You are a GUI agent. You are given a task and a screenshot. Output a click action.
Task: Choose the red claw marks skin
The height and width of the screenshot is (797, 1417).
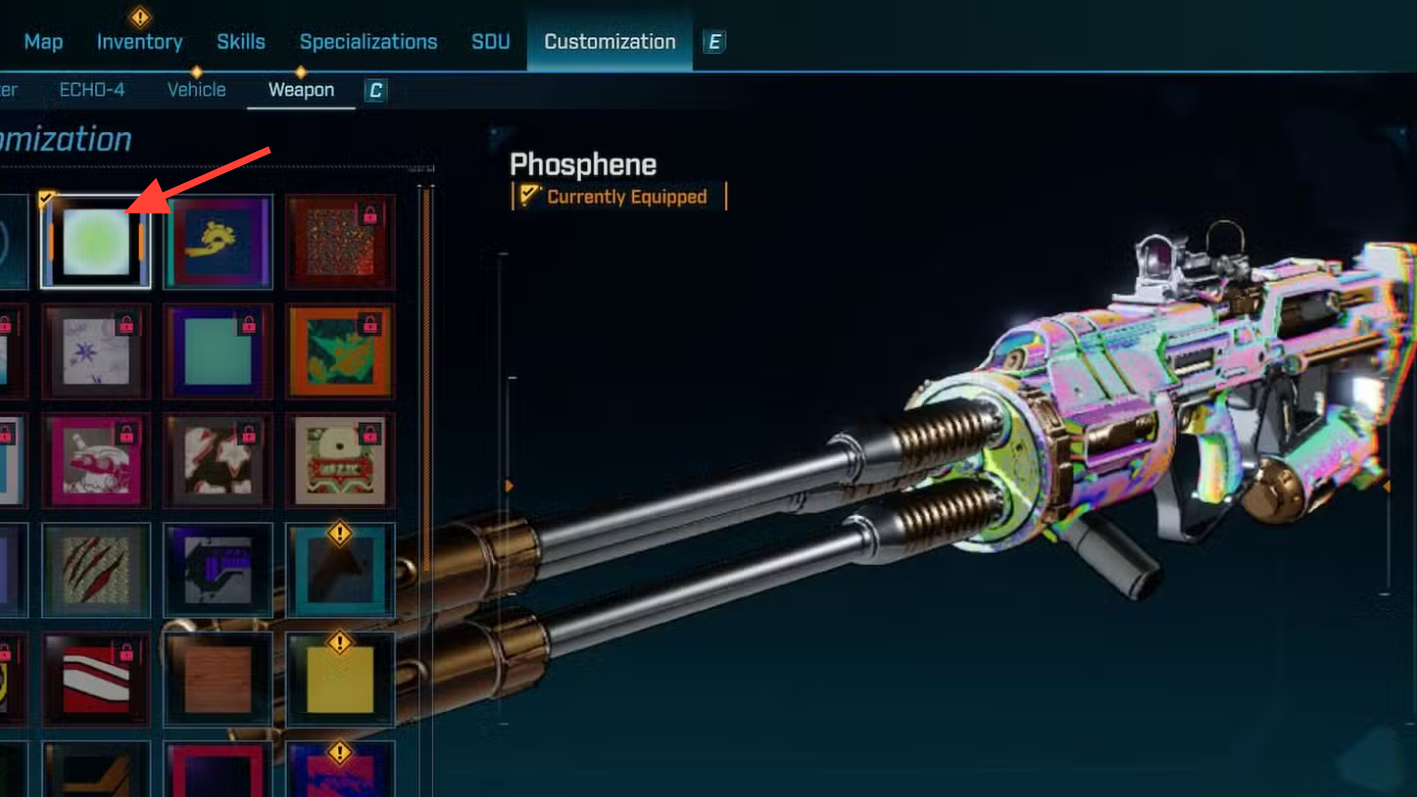click(96, 570)
